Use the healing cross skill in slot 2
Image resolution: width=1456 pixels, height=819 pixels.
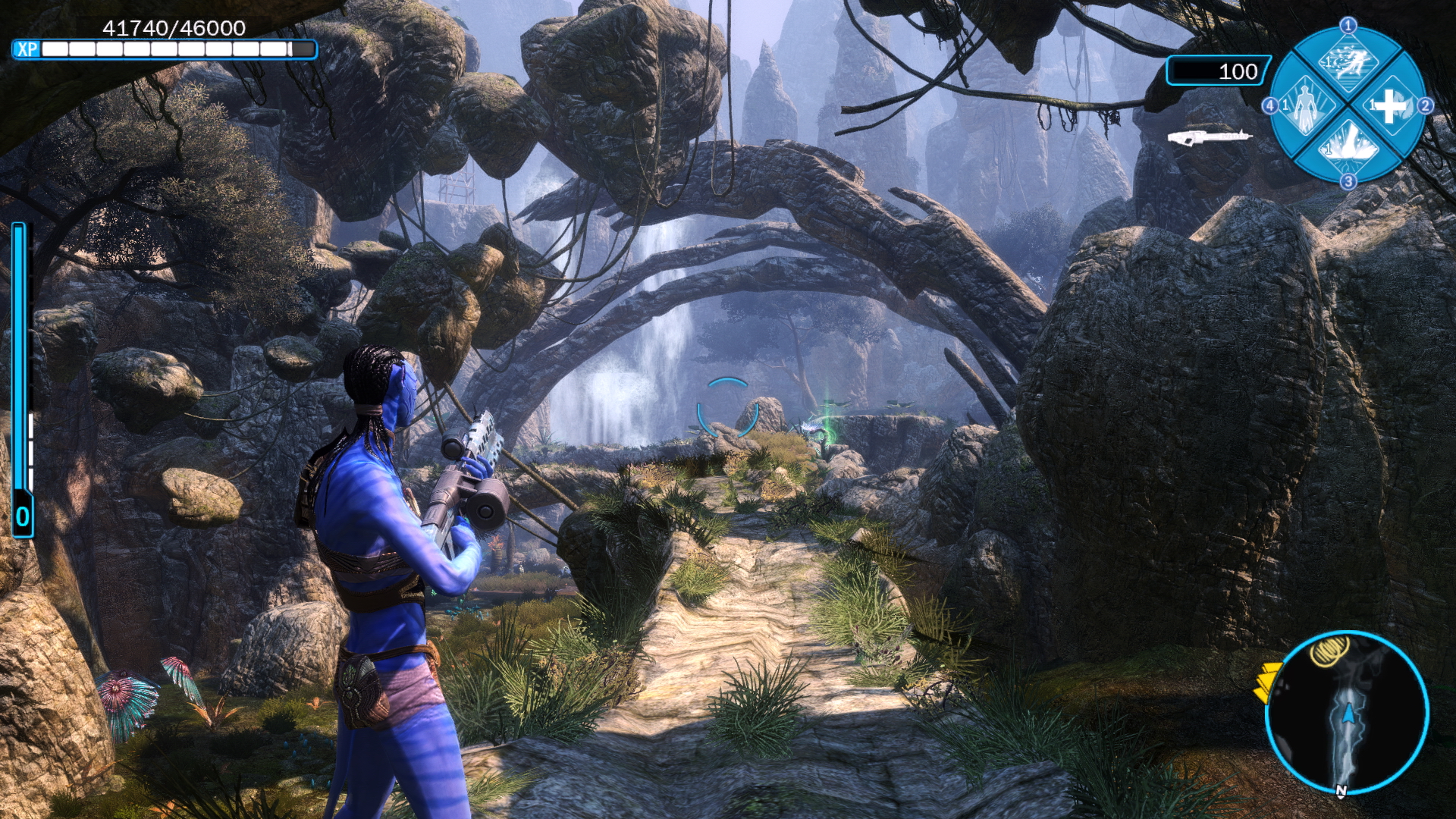tap(1389, 106)
